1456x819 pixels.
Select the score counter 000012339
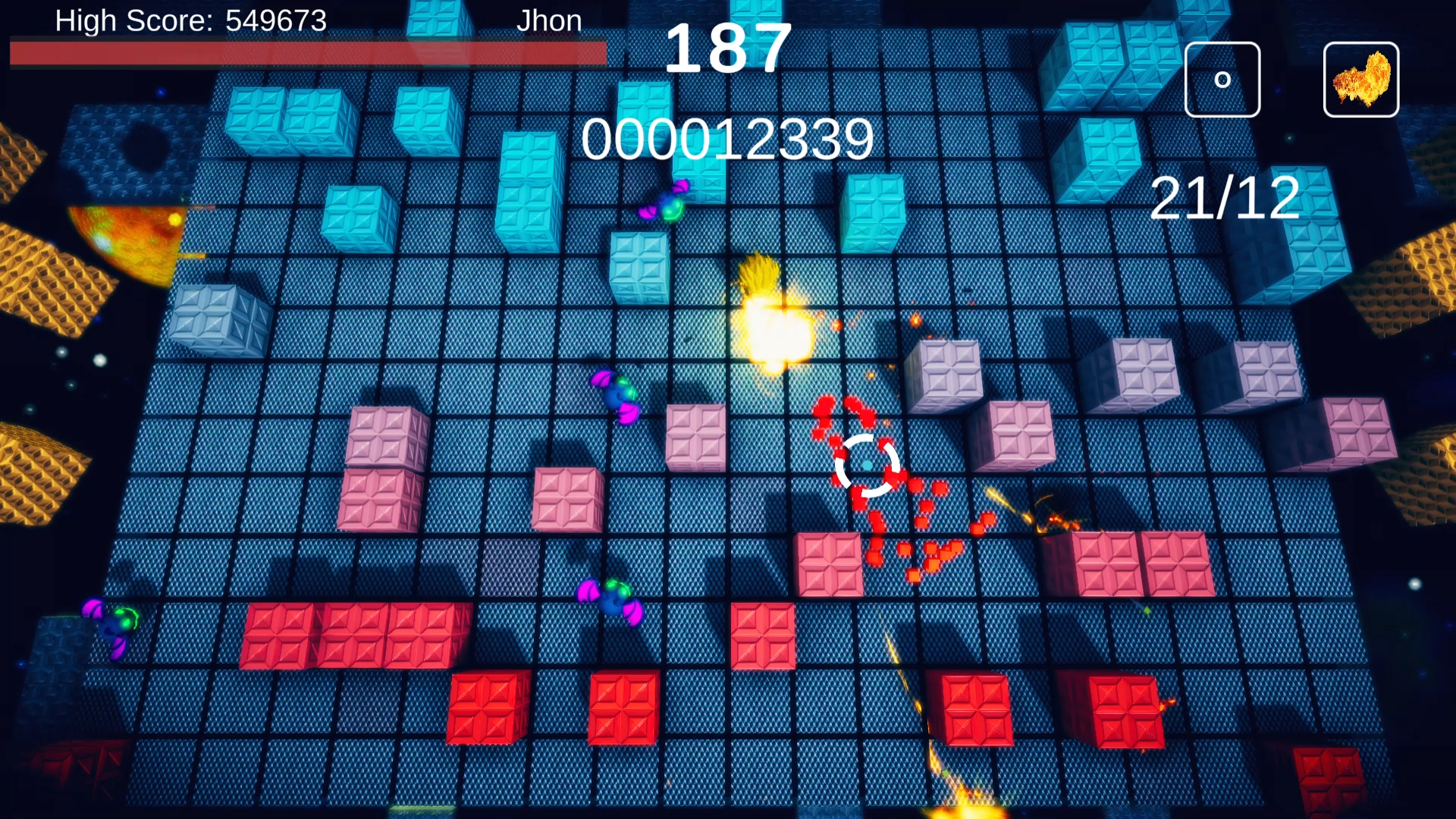pyautogui.click(x=726, y=139)
